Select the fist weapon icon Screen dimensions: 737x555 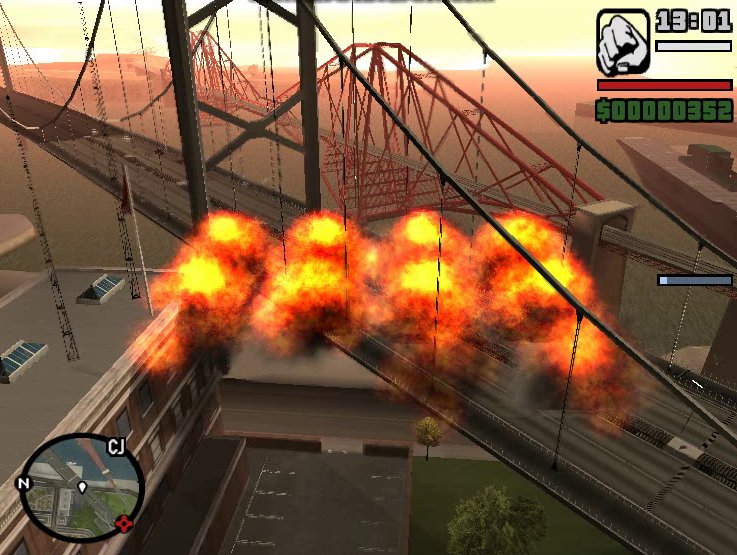(x=623, y=42)
